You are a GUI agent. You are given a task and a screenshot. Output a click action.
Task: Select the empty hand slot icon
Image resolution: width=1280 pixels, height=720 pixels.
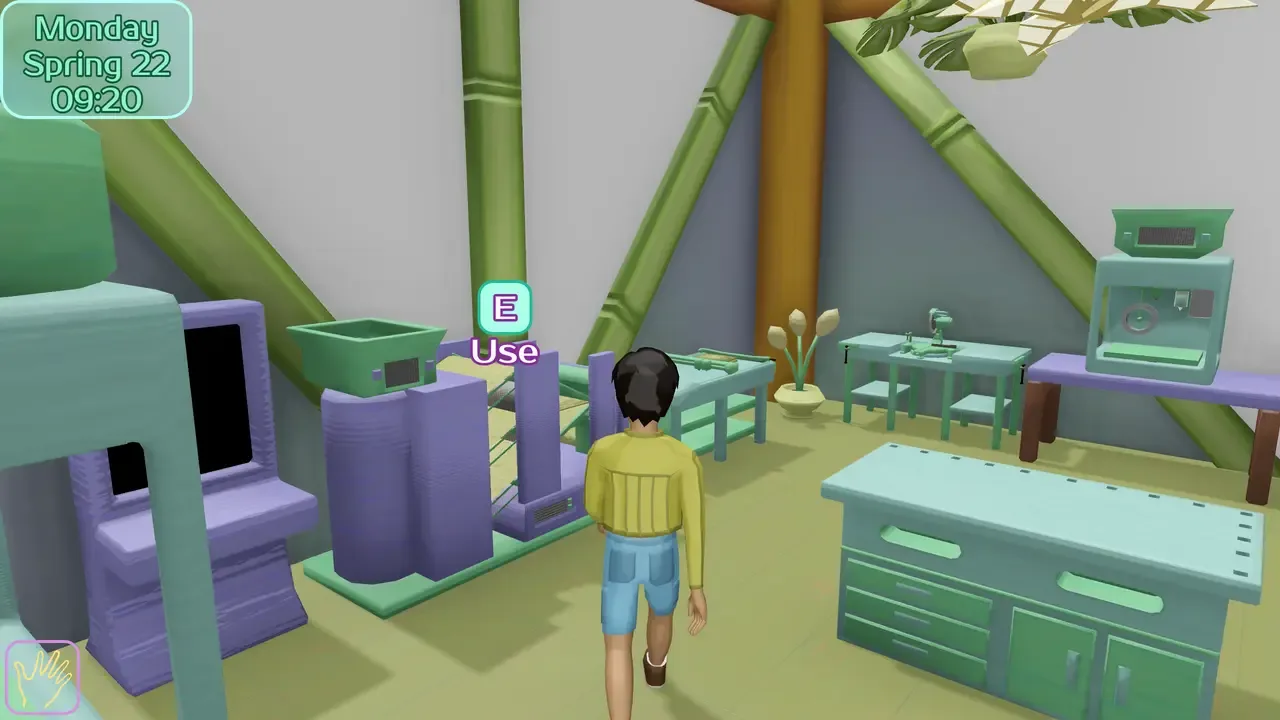click(42, 677)
